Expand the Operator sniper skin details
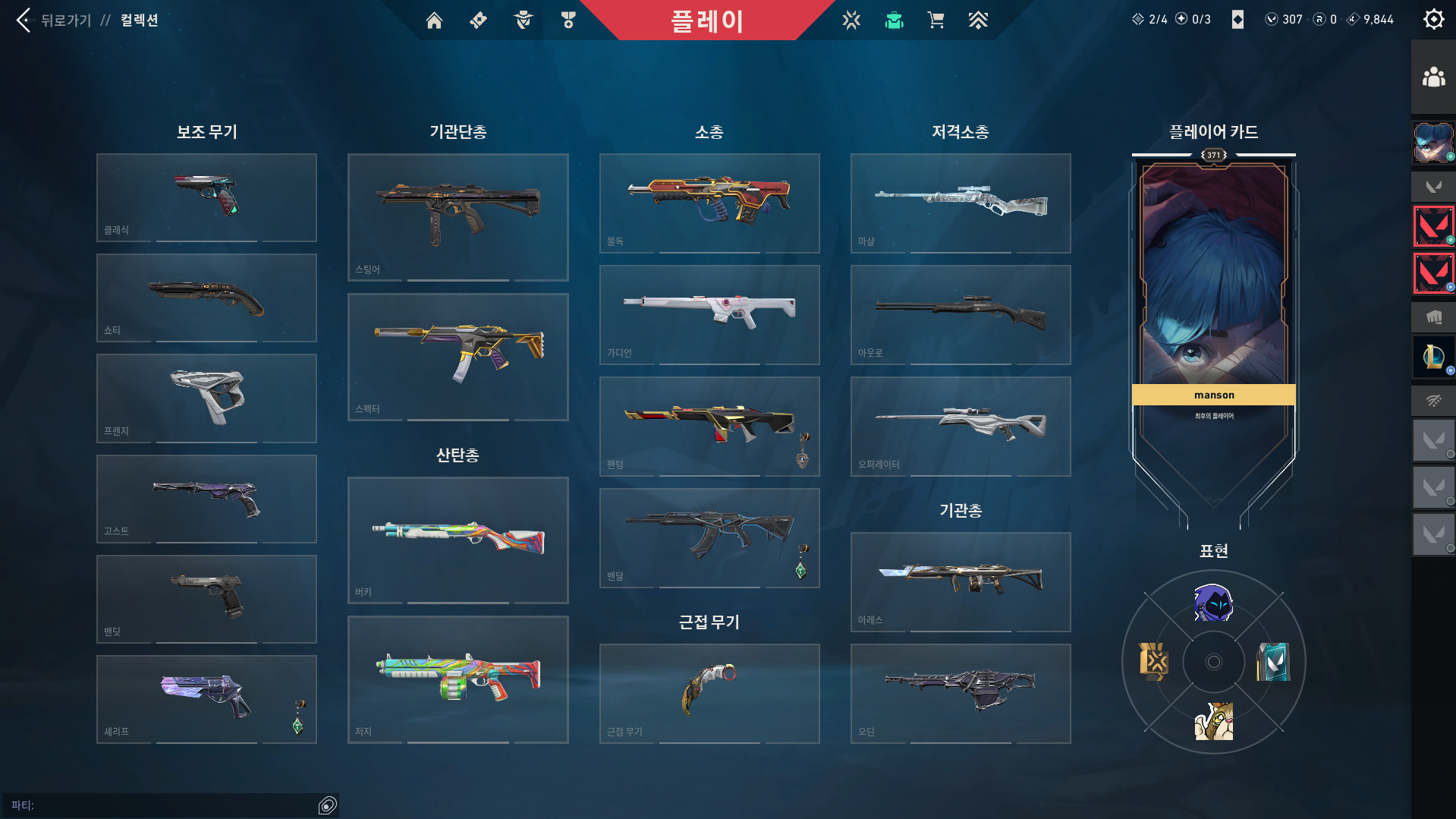 pyautogui.click(x=960, y=426)
